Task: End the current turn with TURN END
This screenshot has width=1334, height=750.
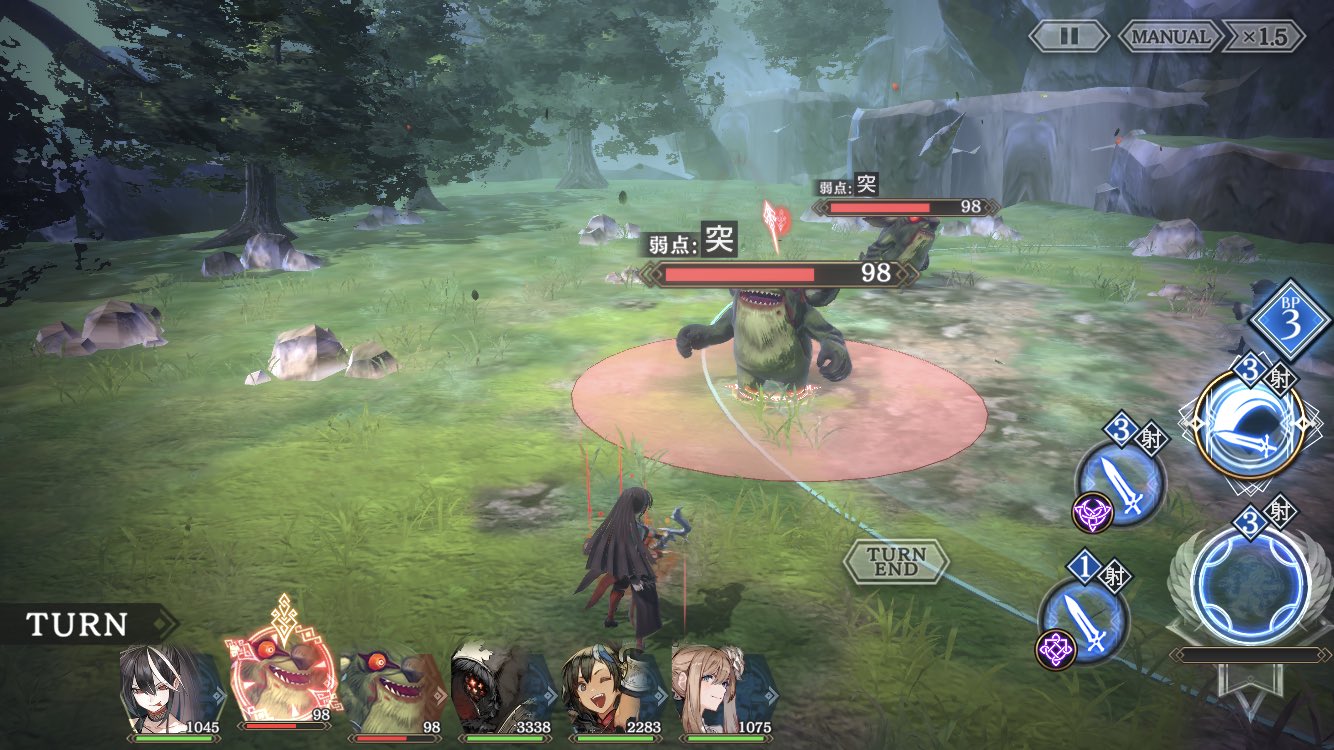Action: [x=896, y=562]
